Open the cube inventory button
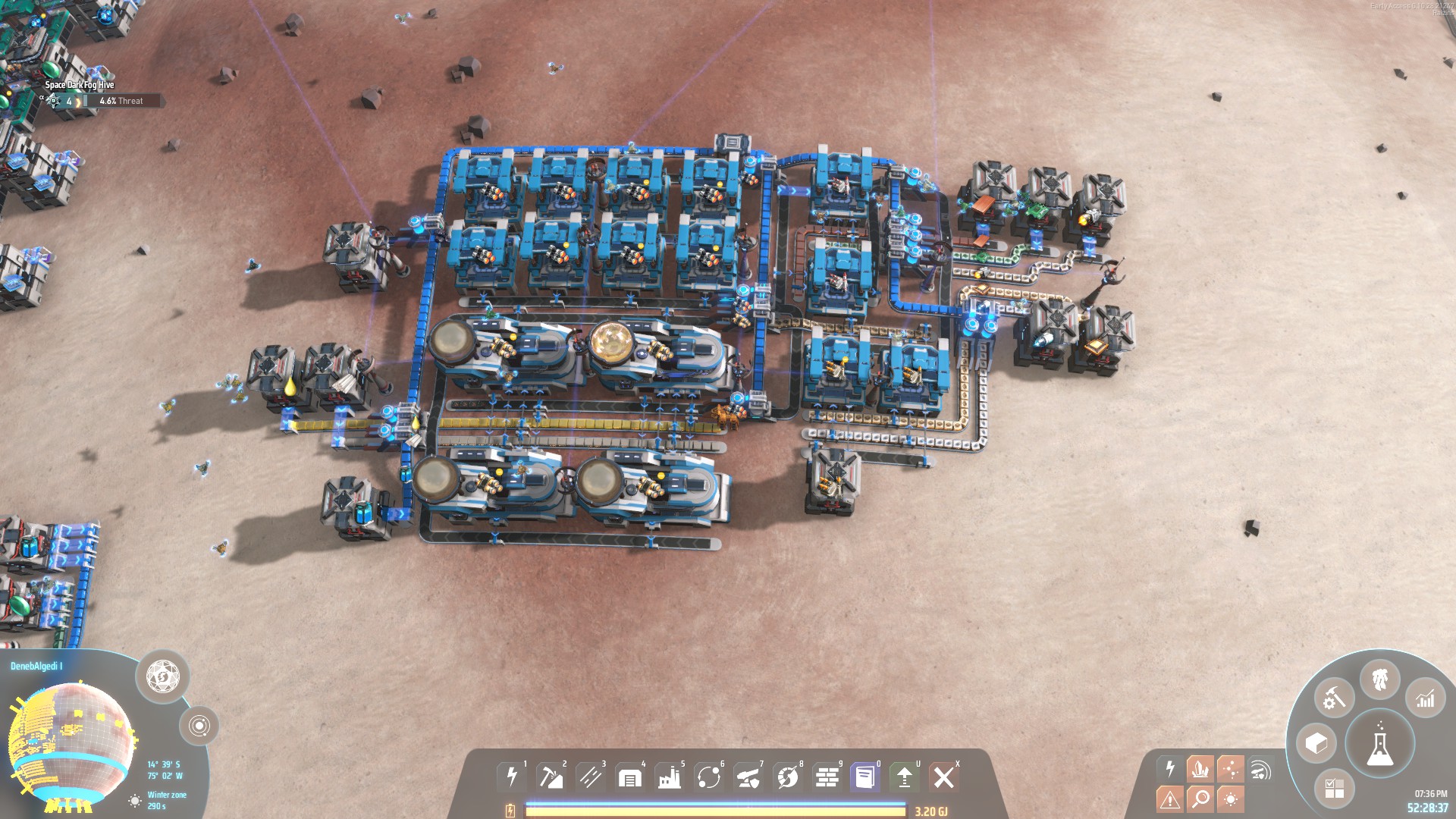 (x=1316, y=743)
